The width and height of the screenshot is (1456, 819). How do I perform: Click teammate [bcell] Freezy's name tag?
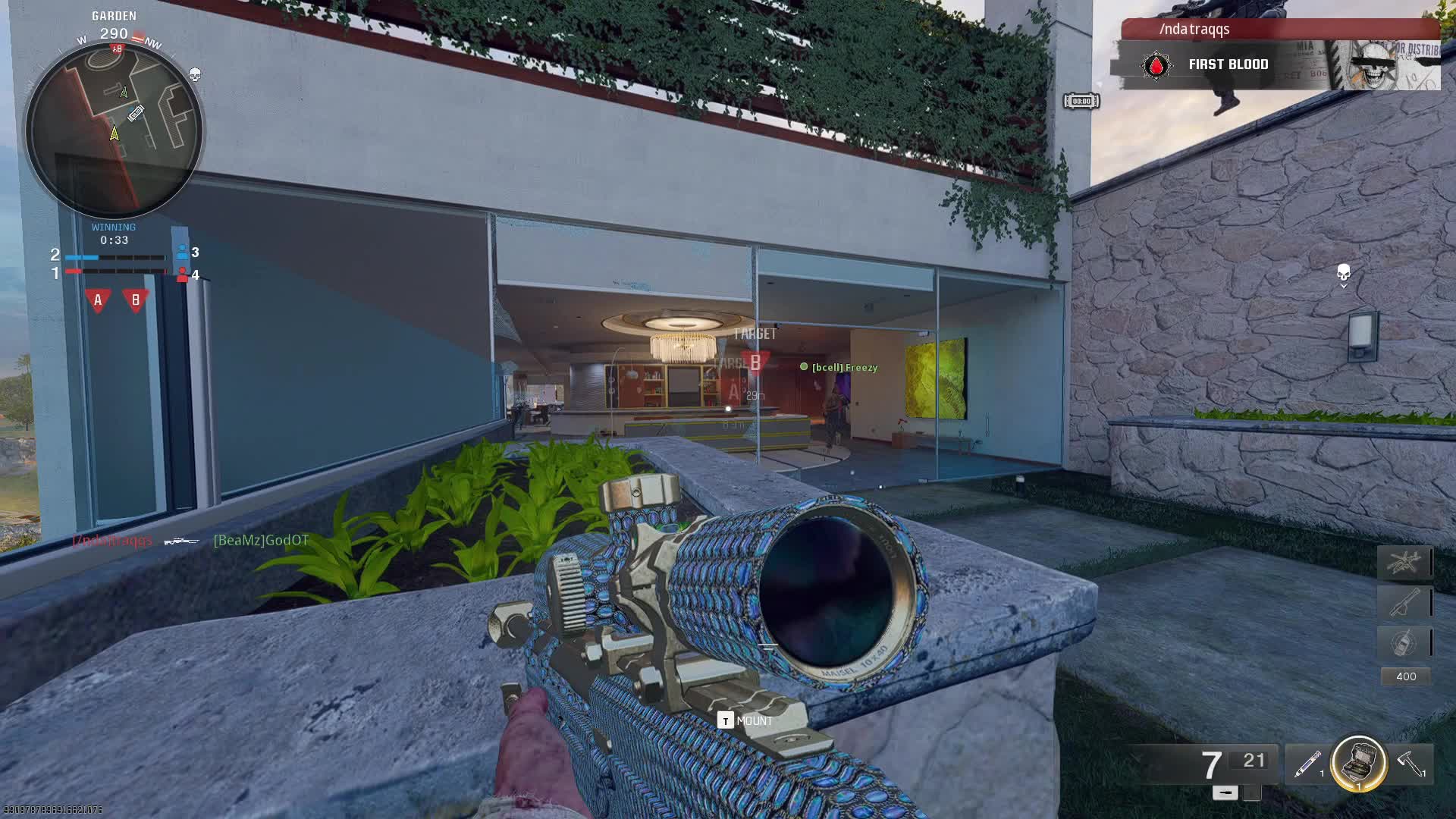(844, 368)
